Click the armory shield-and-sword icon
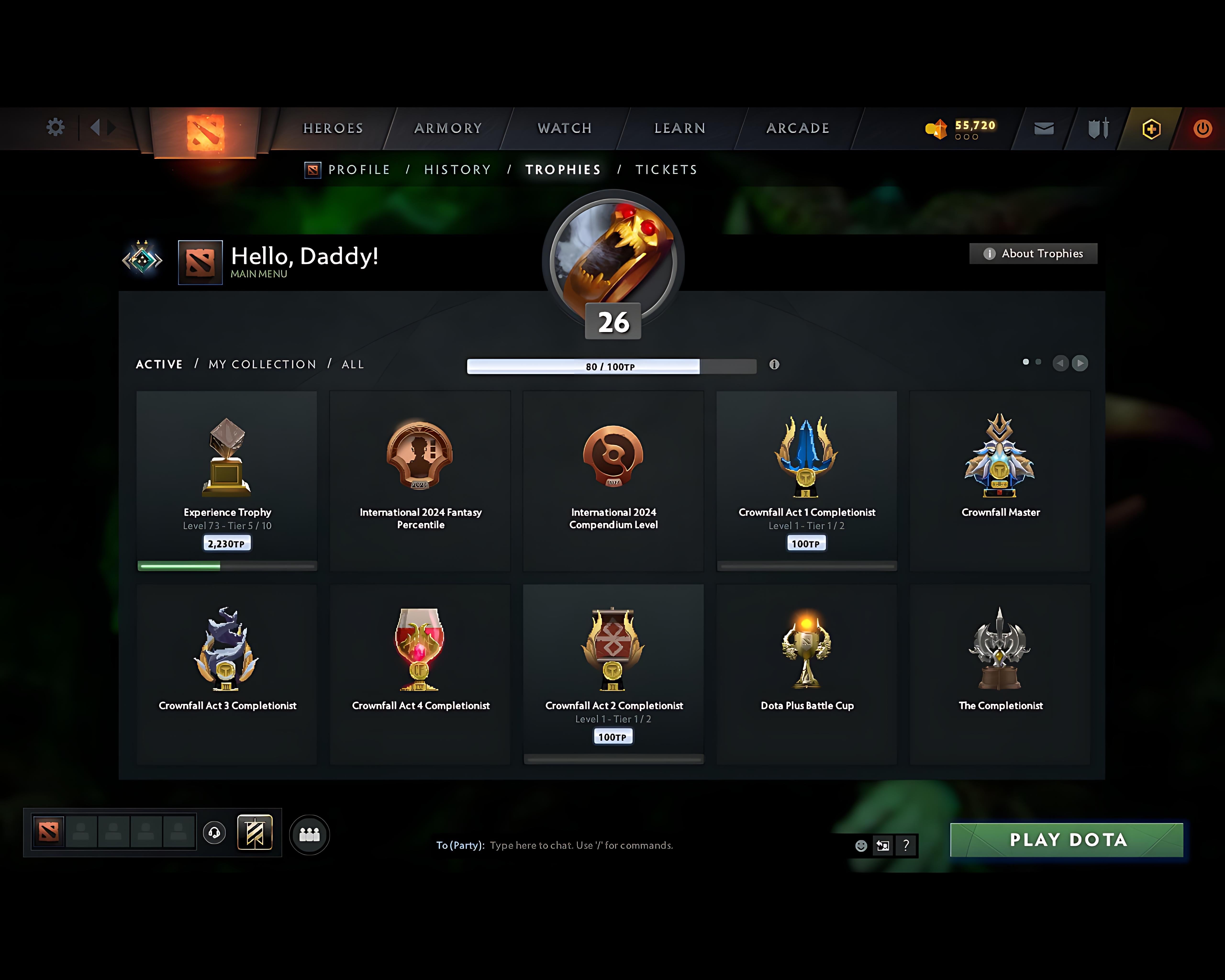The height and width of the screenshot is (980, 1225). [x=1096, y=128]
